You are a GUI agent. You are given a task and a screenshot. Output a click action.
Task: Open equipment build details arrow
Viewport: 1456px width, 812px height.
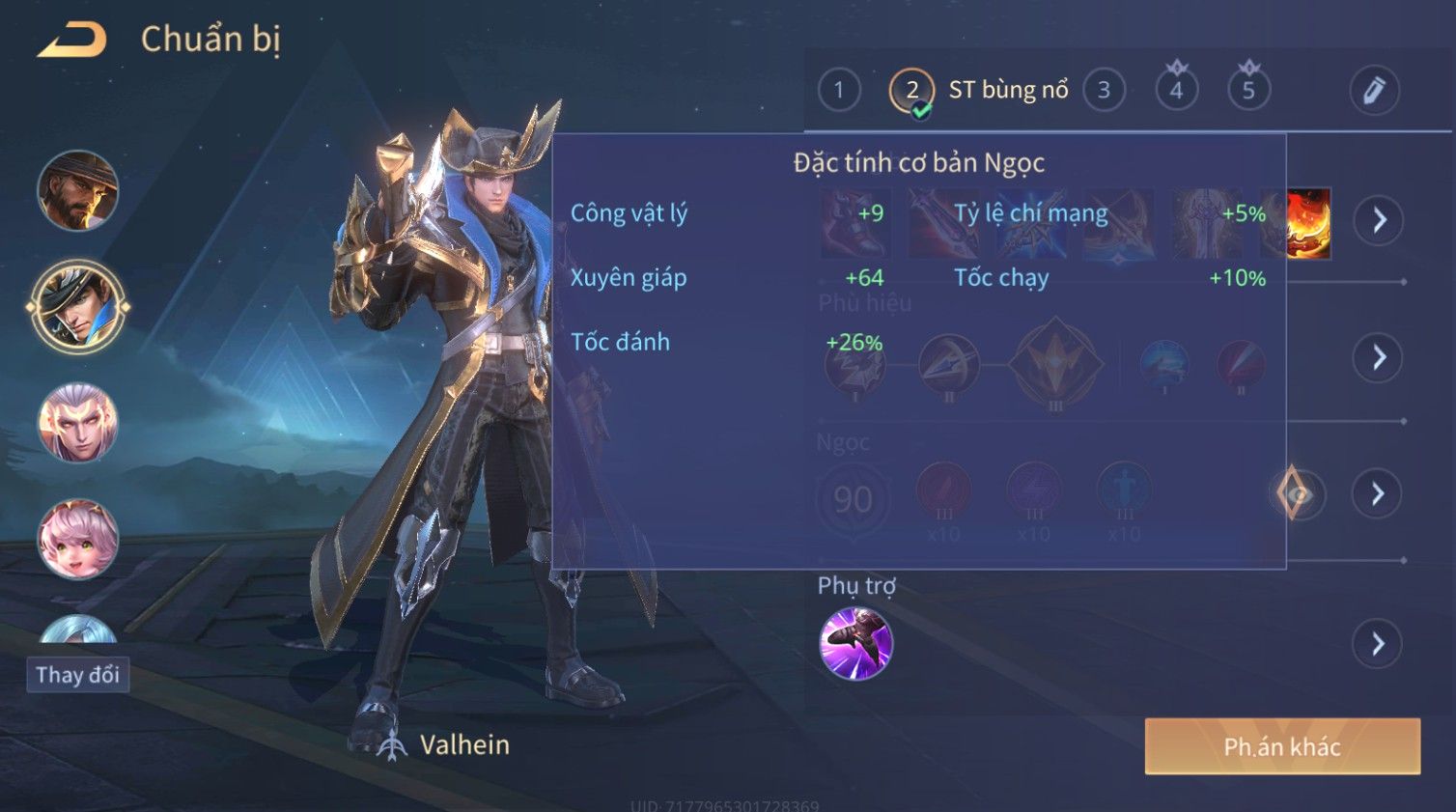pos(1379,220)
